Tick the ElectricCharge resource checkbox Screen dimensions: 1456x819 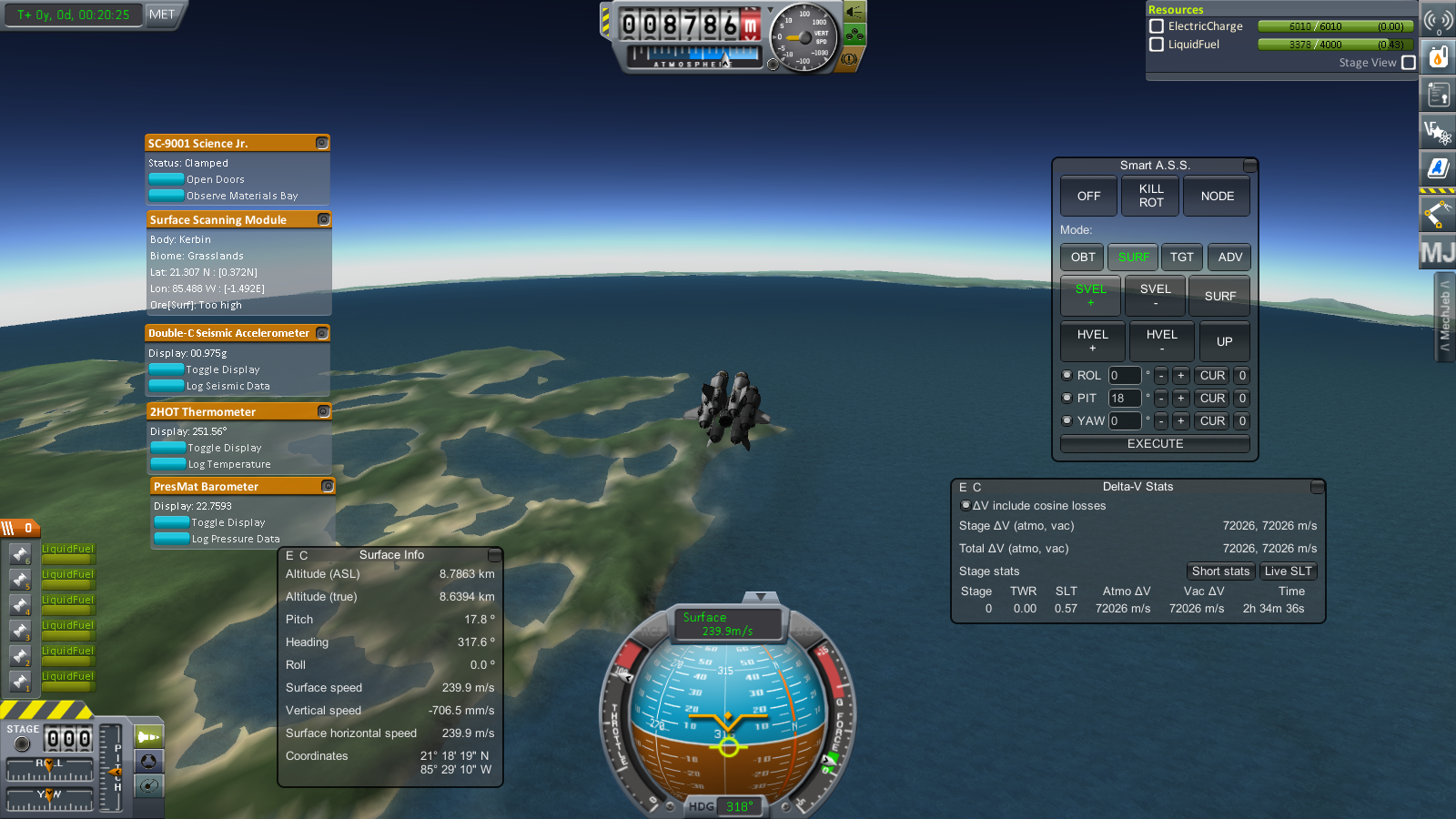coord(1157,26)
